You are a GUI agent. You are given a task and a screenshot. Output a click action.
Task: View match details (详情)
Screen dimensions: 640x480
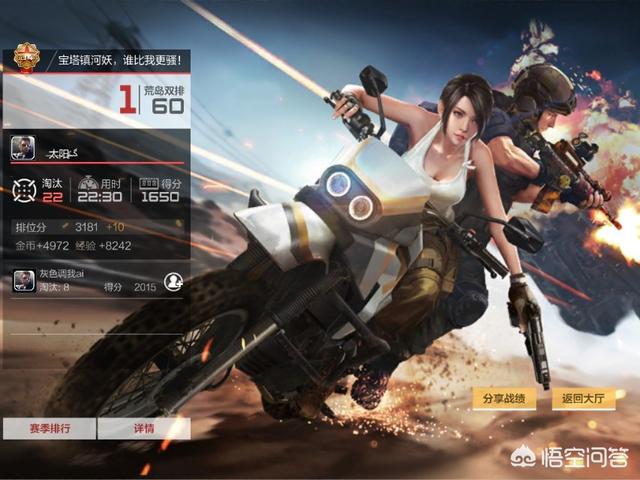144,428
